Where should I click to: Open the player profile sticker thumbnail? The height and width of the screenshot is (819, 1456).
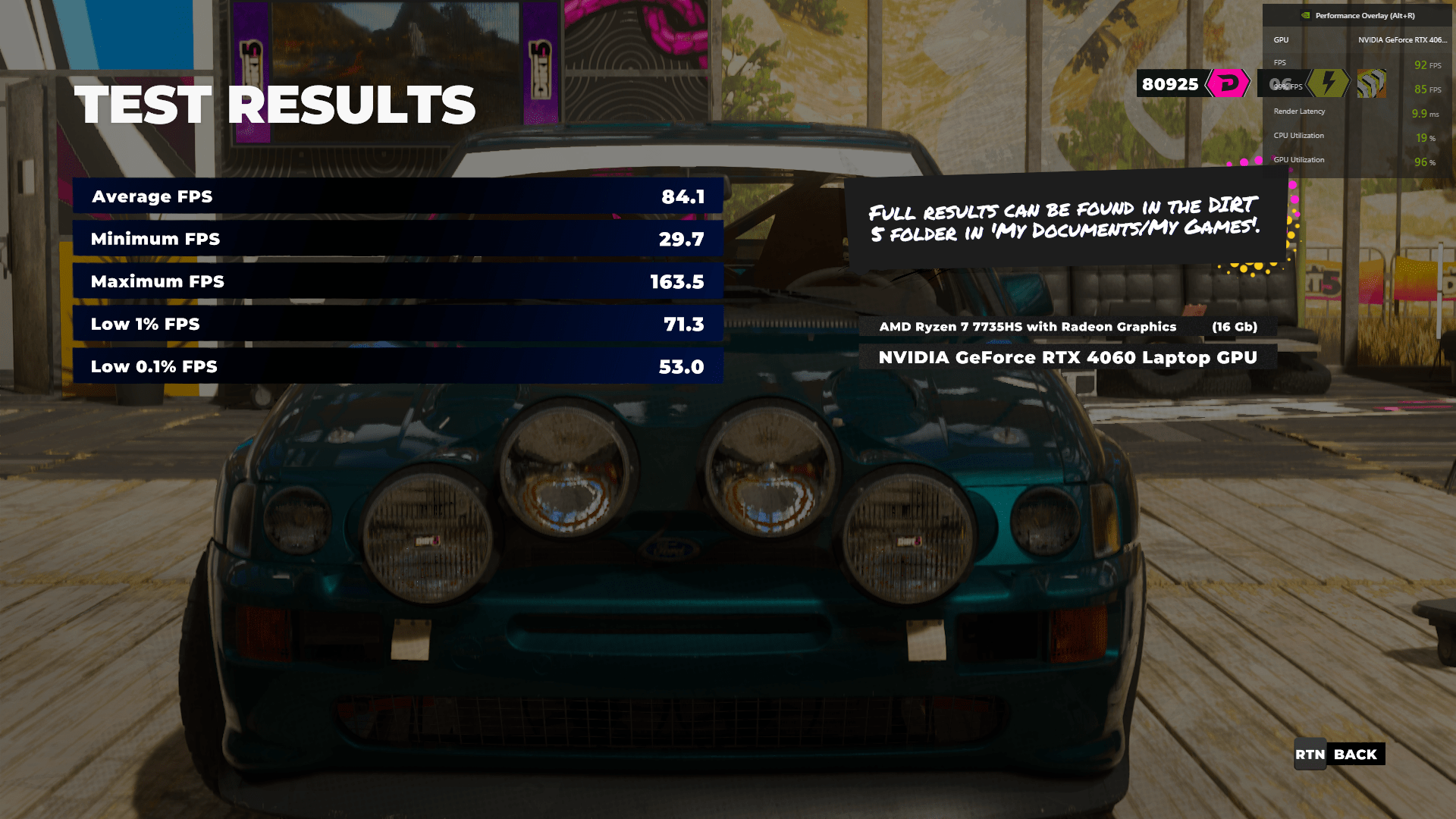tap(1371, 83)
